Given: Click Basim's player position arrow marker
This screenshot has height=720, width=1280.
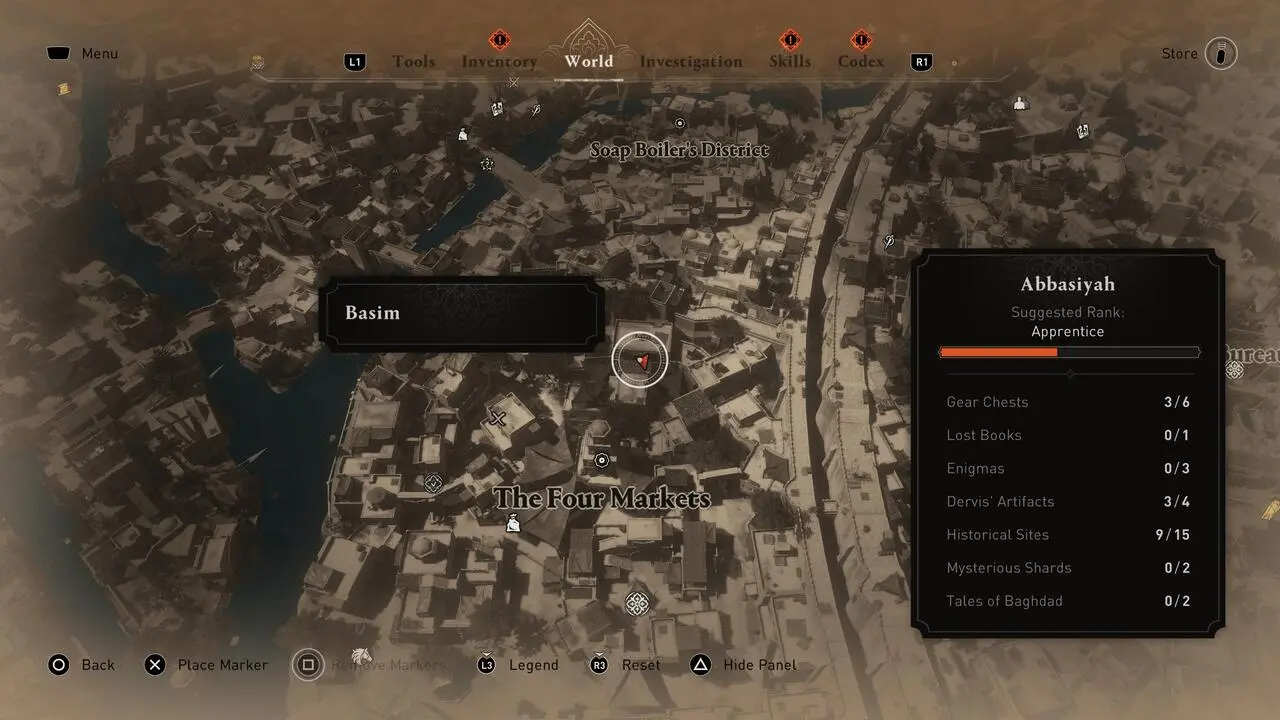Looking at the screenshot, I should pyautogui.click(x=640, y=359).
